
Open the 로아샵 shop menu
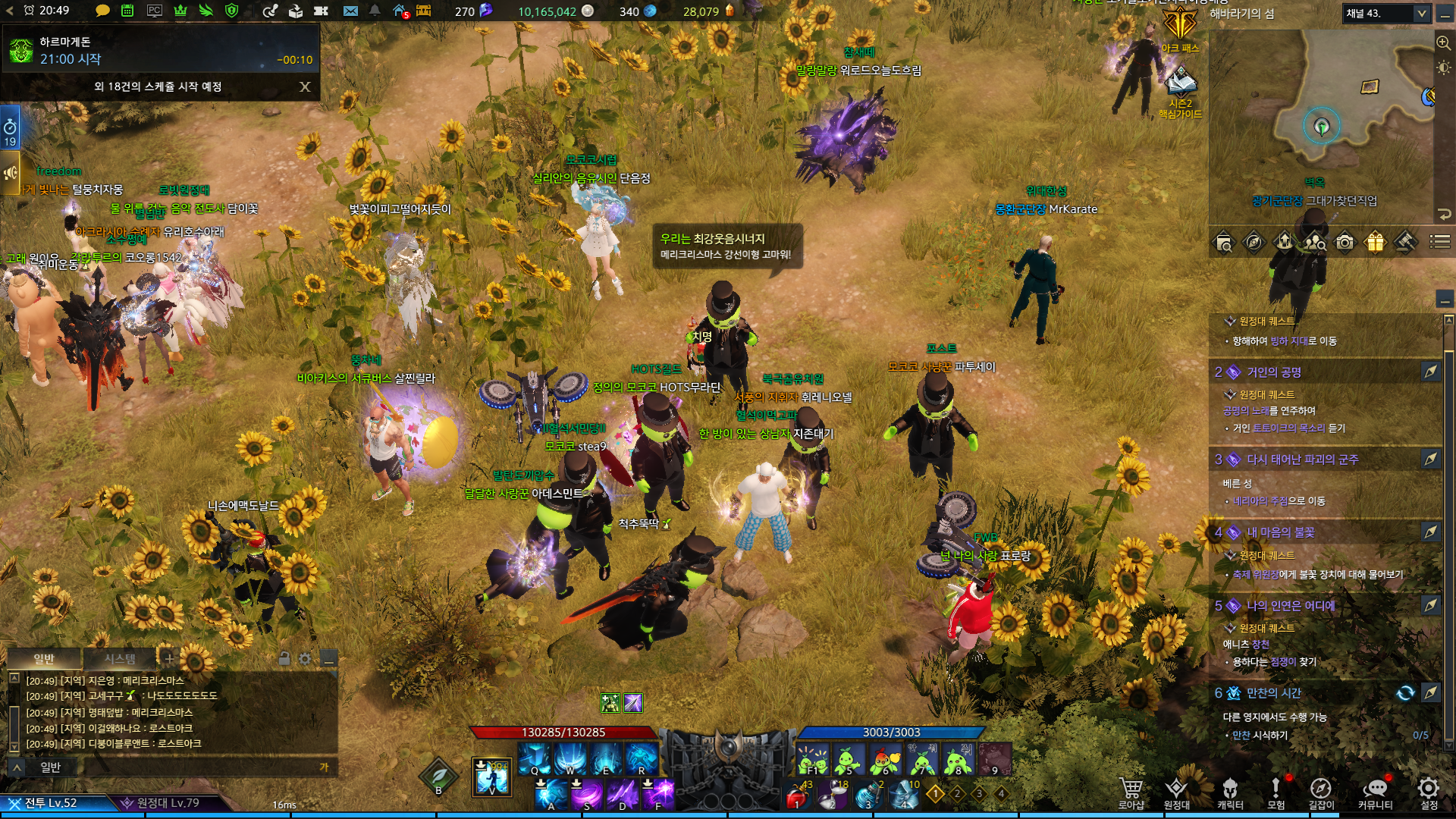pyautogui.click(x=1131, y=792)
